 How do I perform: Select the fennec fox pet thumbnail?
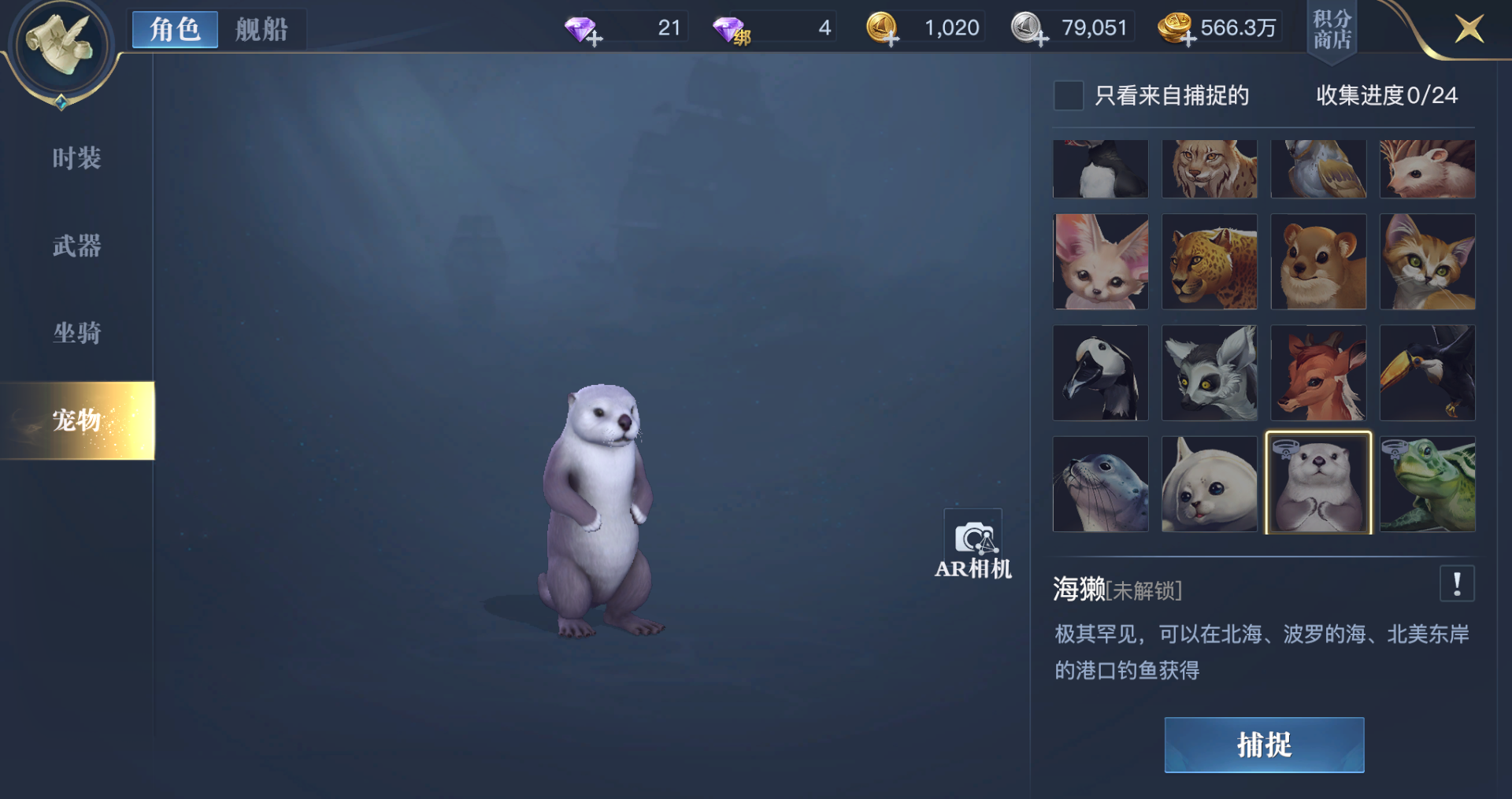click(x=1101, y=261)
